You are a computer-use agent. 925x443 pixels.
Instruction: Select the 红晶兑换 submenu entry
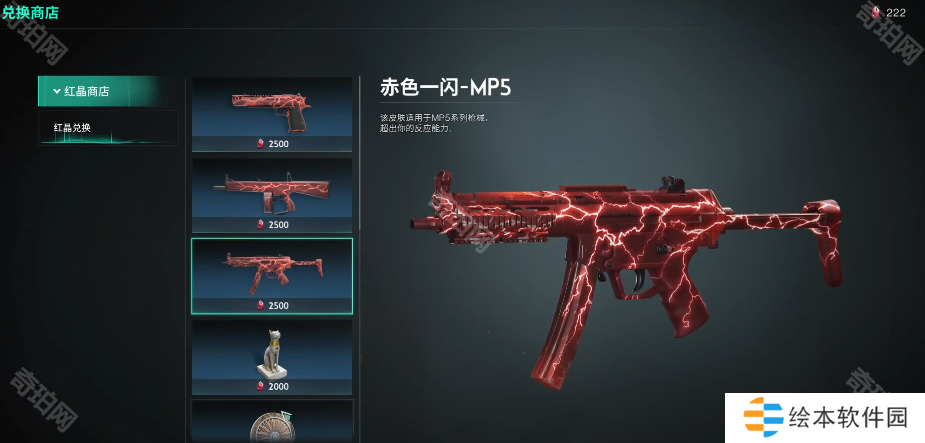click(x=107, y=128)
